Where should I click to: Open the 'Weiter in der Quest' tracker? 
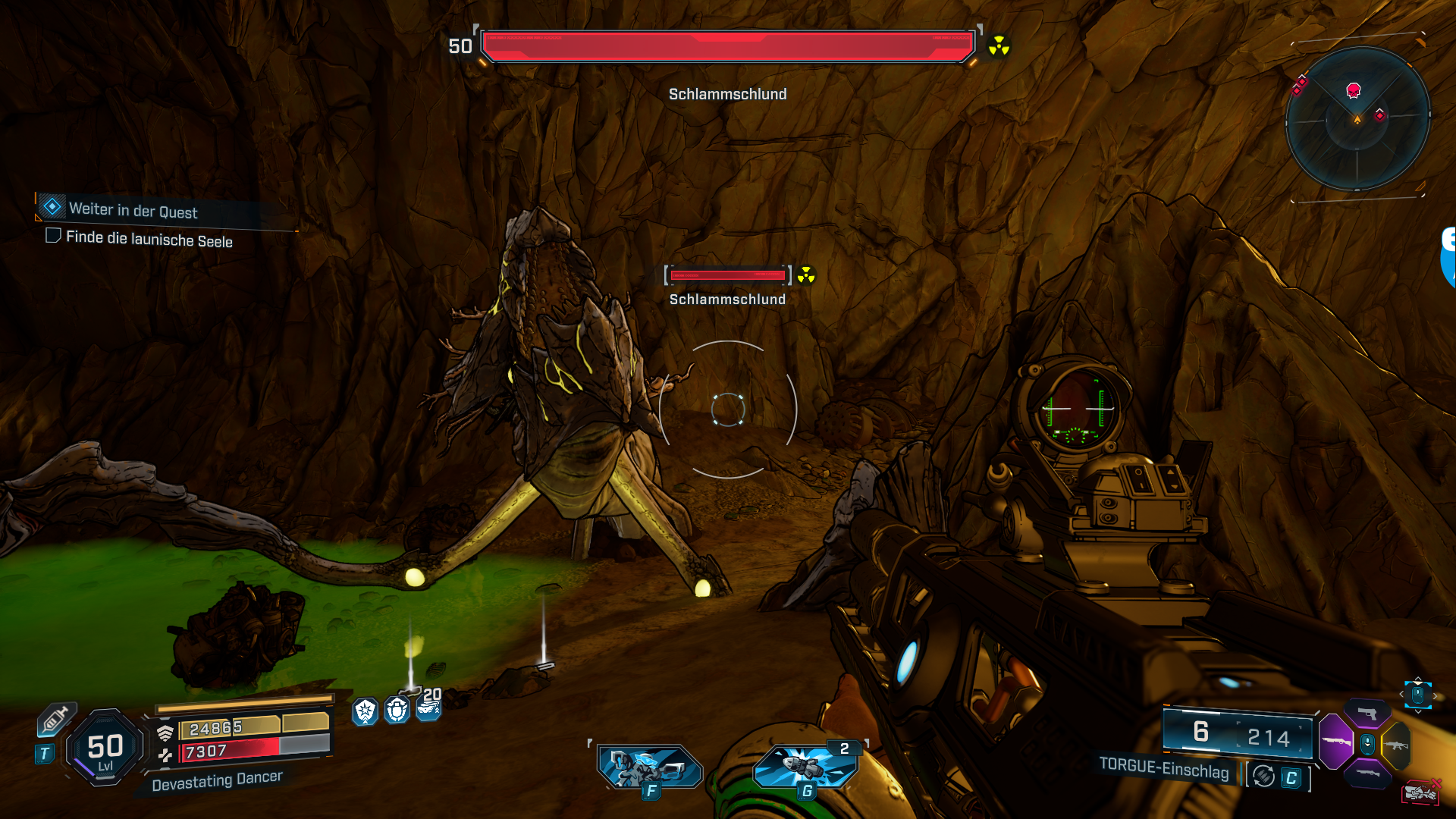(133, 210)
